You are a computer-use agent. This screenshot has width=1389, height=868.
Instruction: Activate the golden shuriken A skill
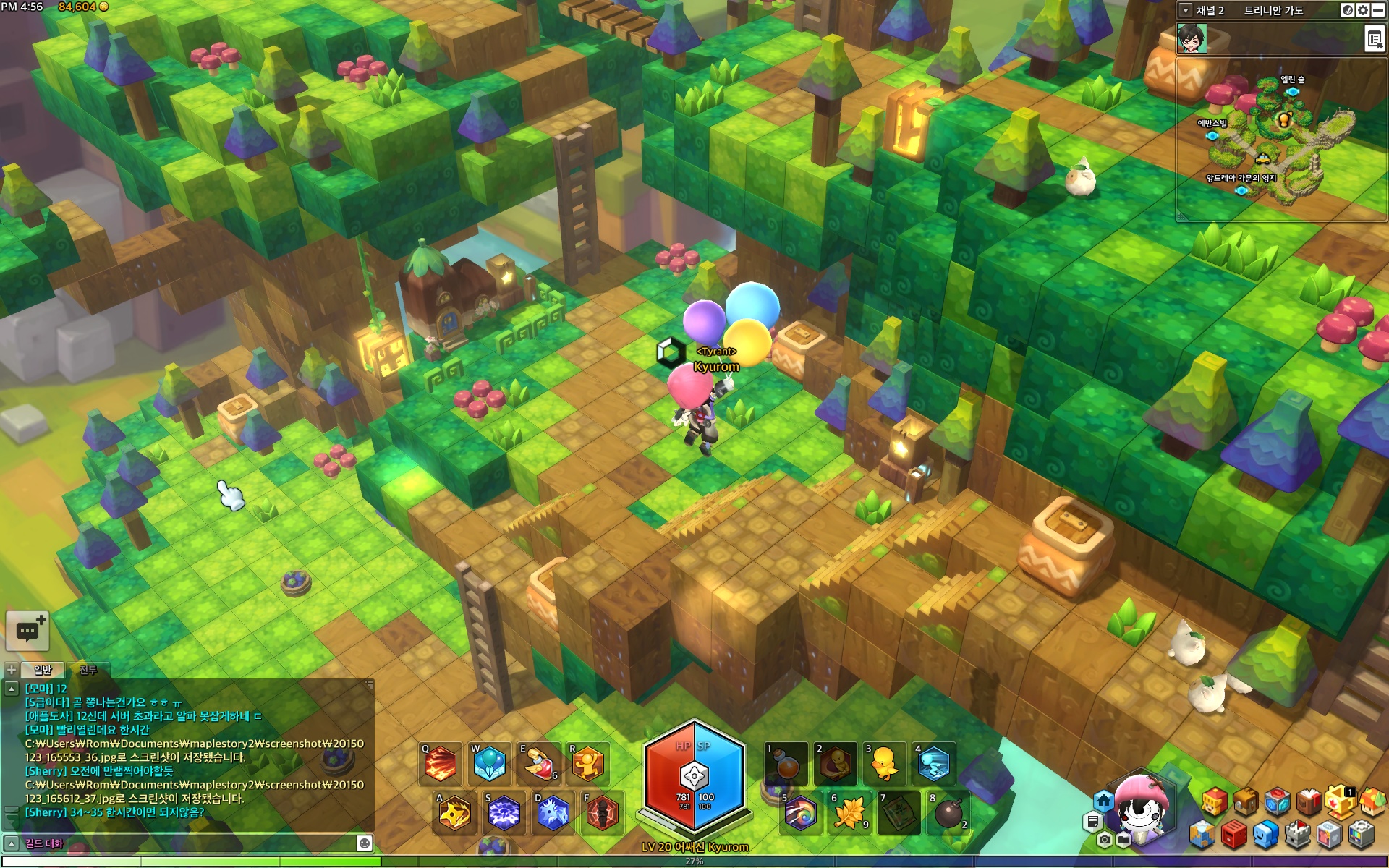455,813
